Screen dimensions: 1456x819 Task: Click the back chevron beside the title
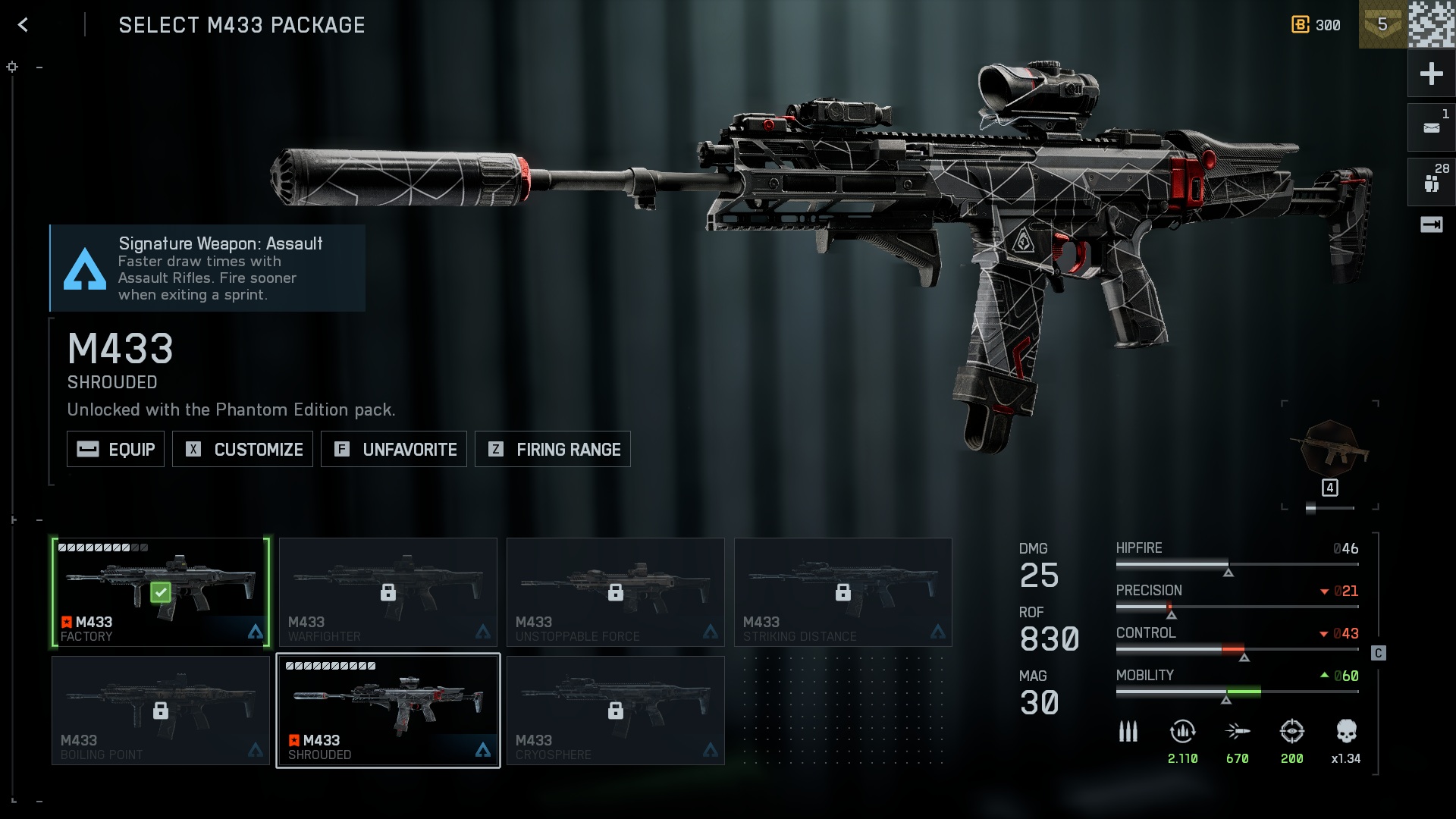23,24
